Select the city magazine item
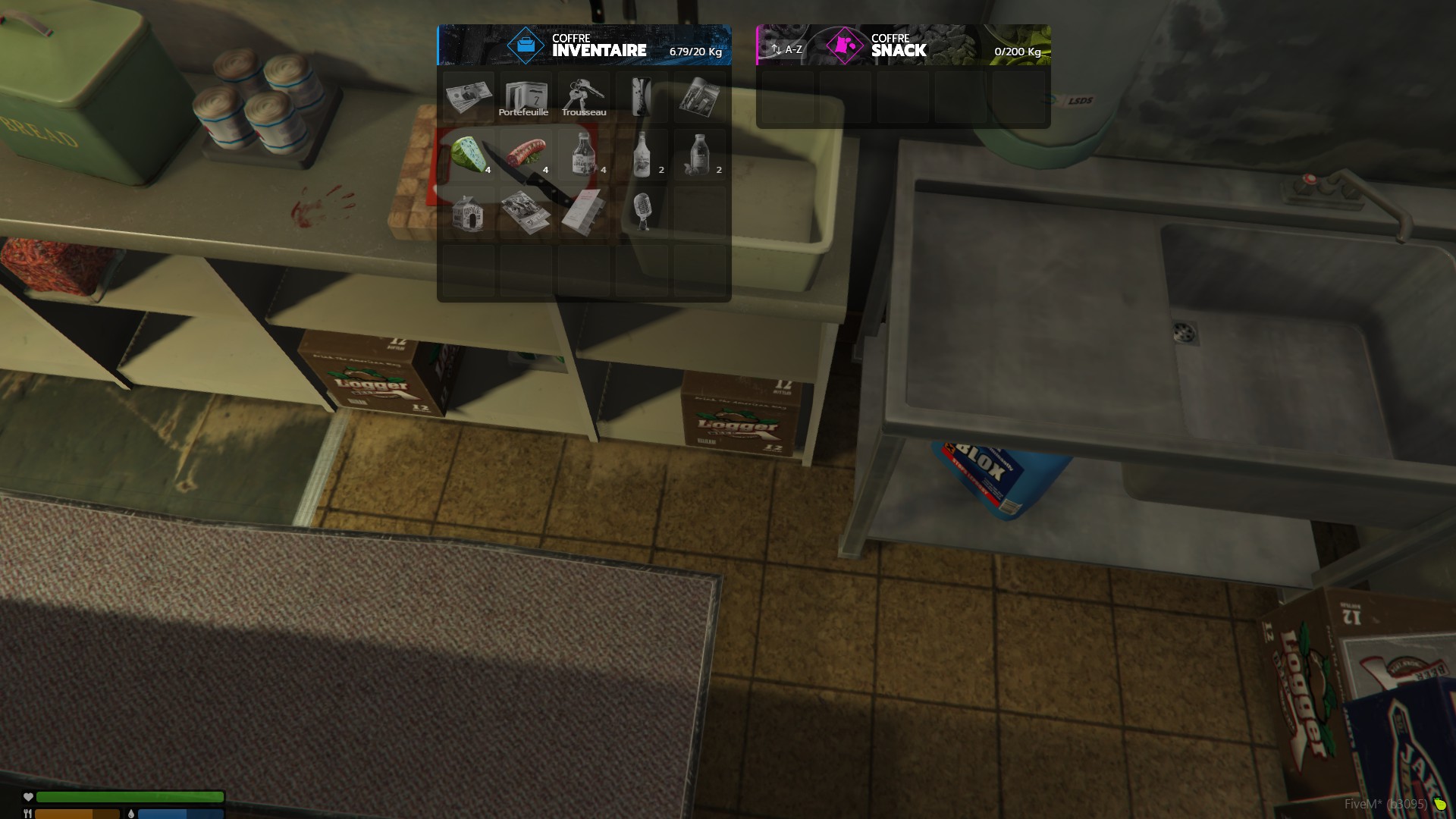The image size is (1456, 819). coord(699,96)
